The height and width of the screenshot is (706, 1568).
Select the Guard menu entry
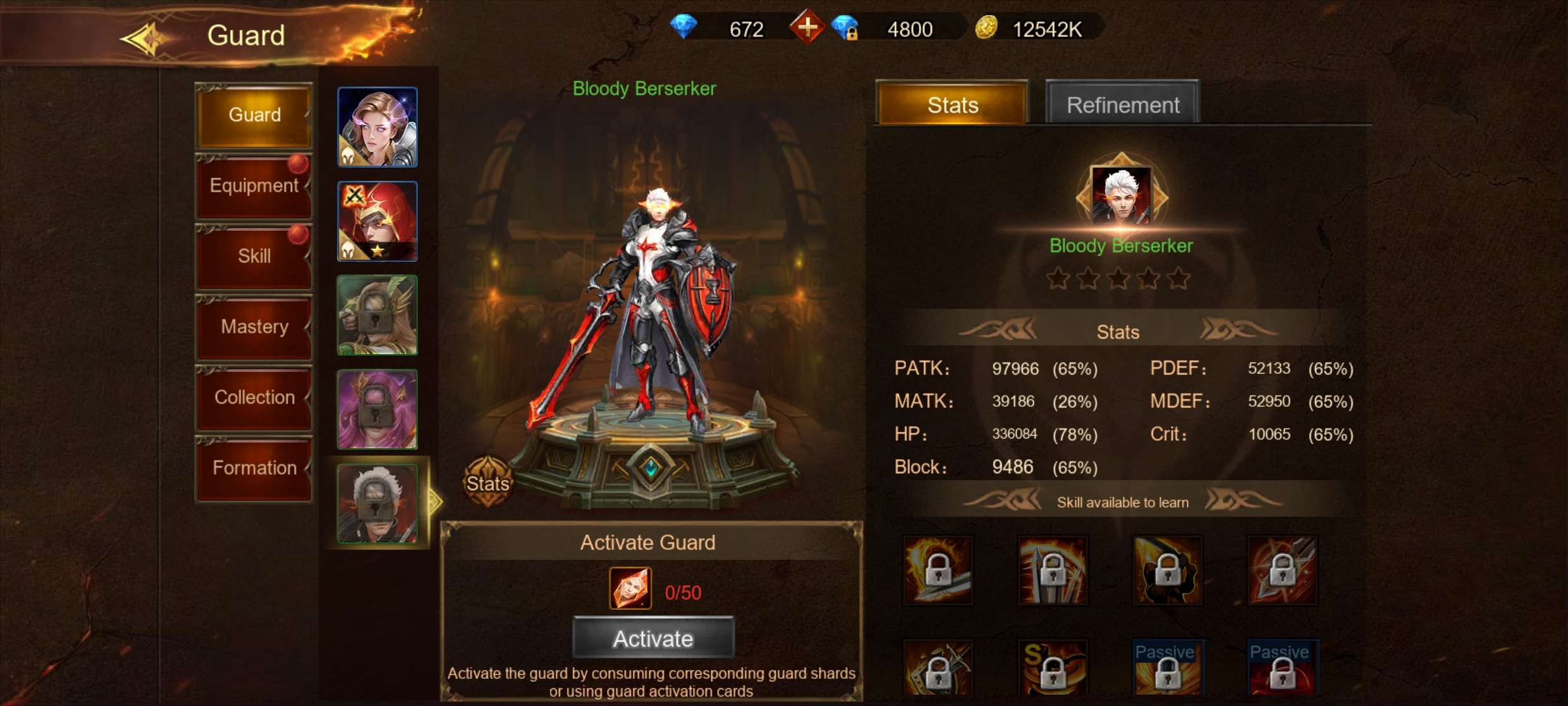[x=254, y=115]
